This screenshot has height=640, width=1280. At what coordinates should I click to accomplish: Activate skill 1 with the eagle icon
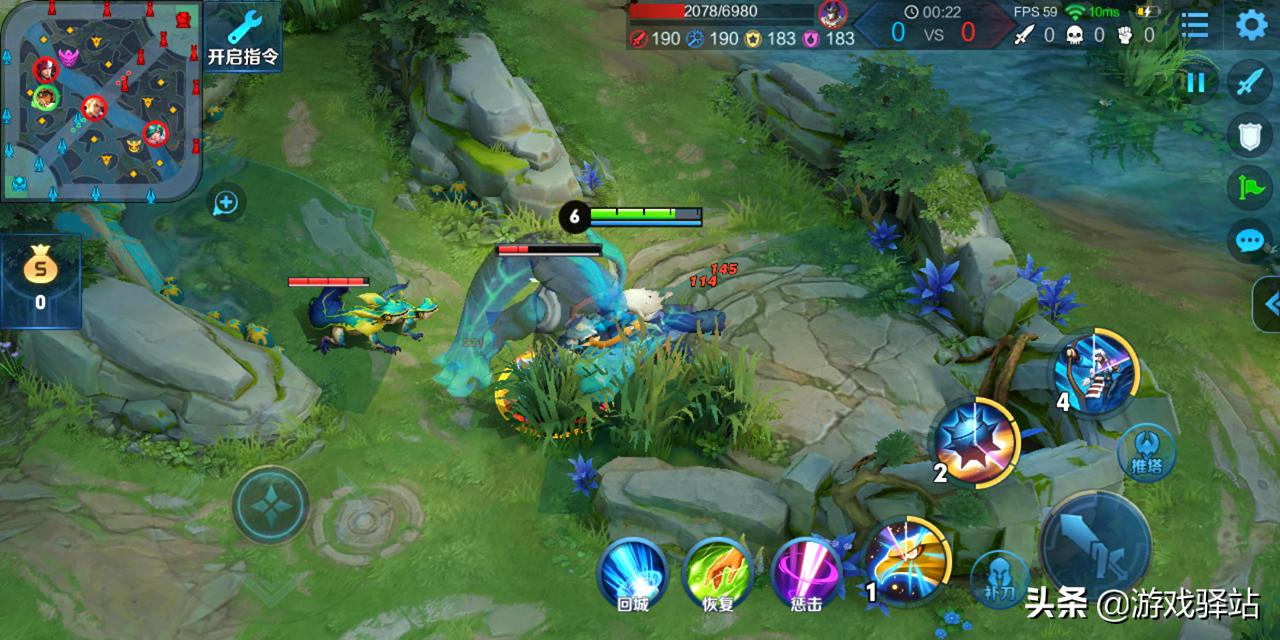pyautogui.click(x=906, y=563)
